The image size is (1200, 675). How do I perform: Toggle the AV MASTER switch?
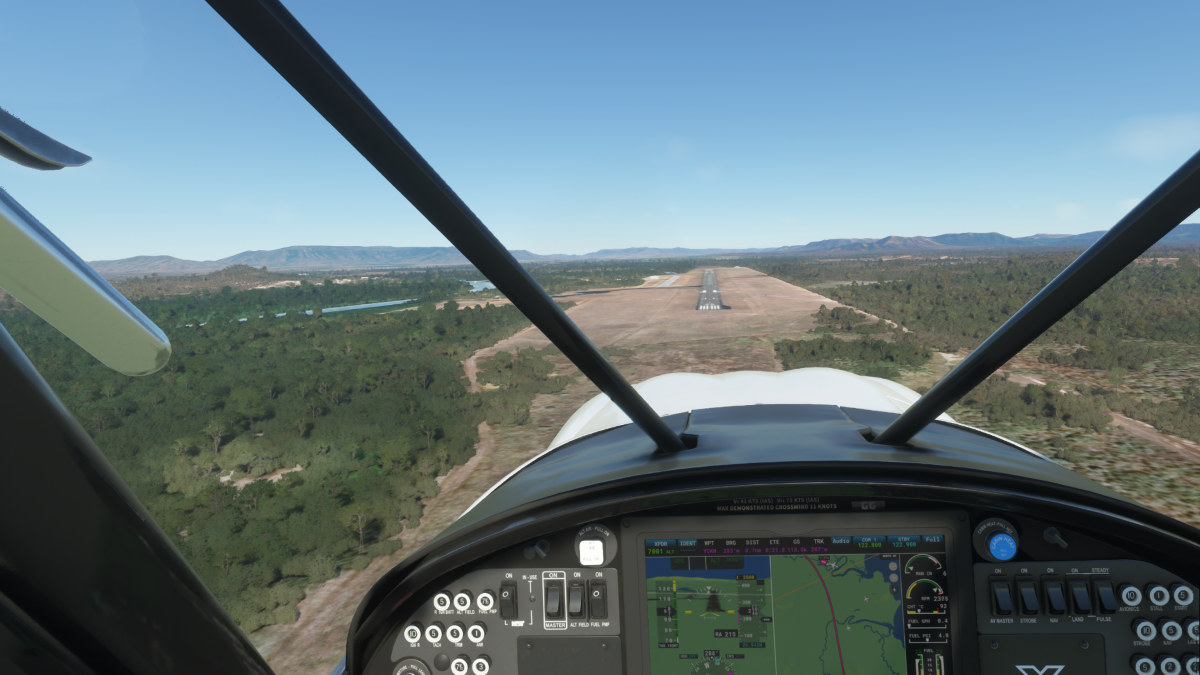pos(1001,597)
